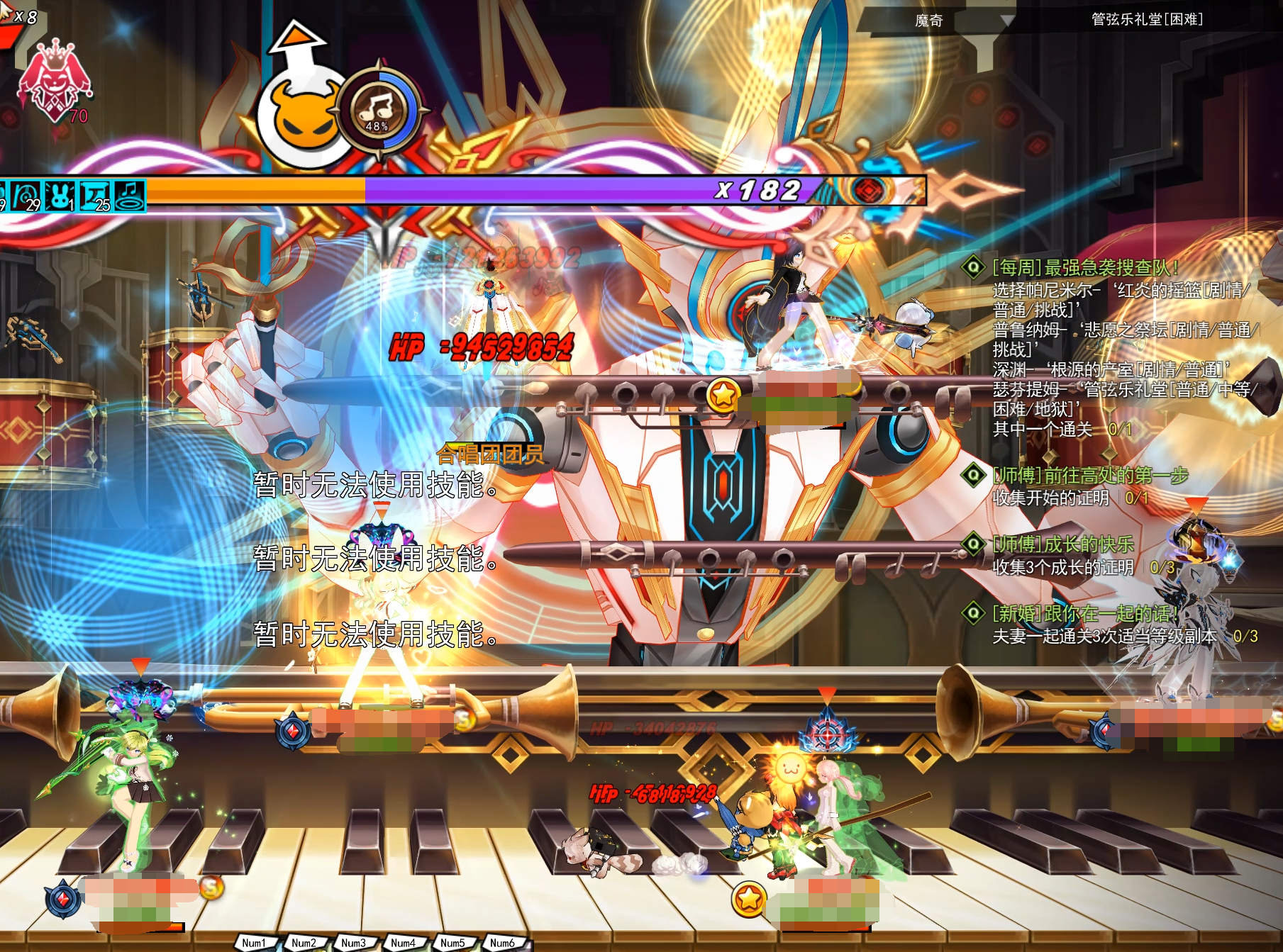
Task: Click the rabbit buff icon
Action: point(60,195)
